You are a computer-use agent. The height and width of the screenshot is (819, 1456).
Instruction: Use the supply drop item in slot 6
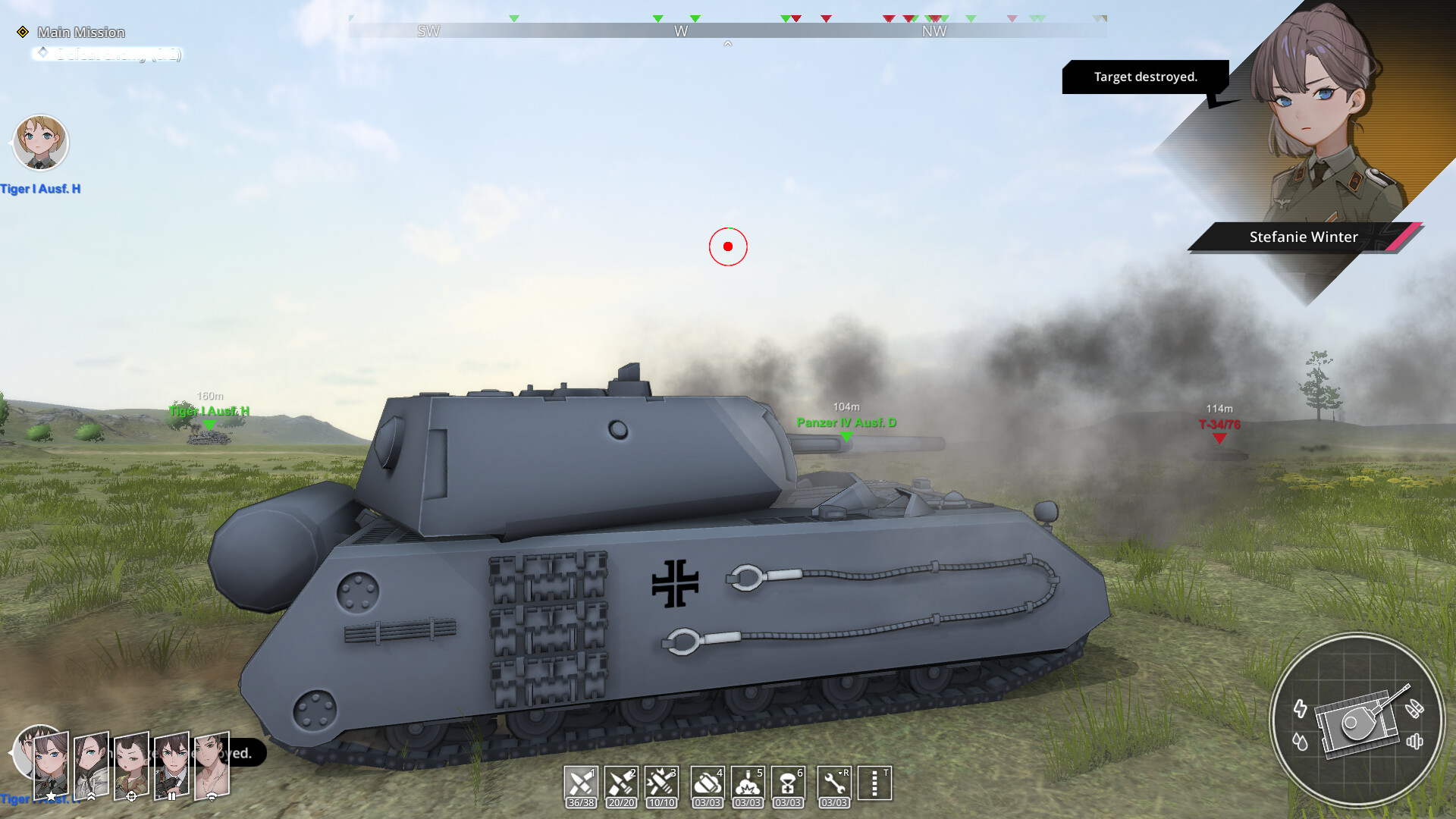point(788,783)
